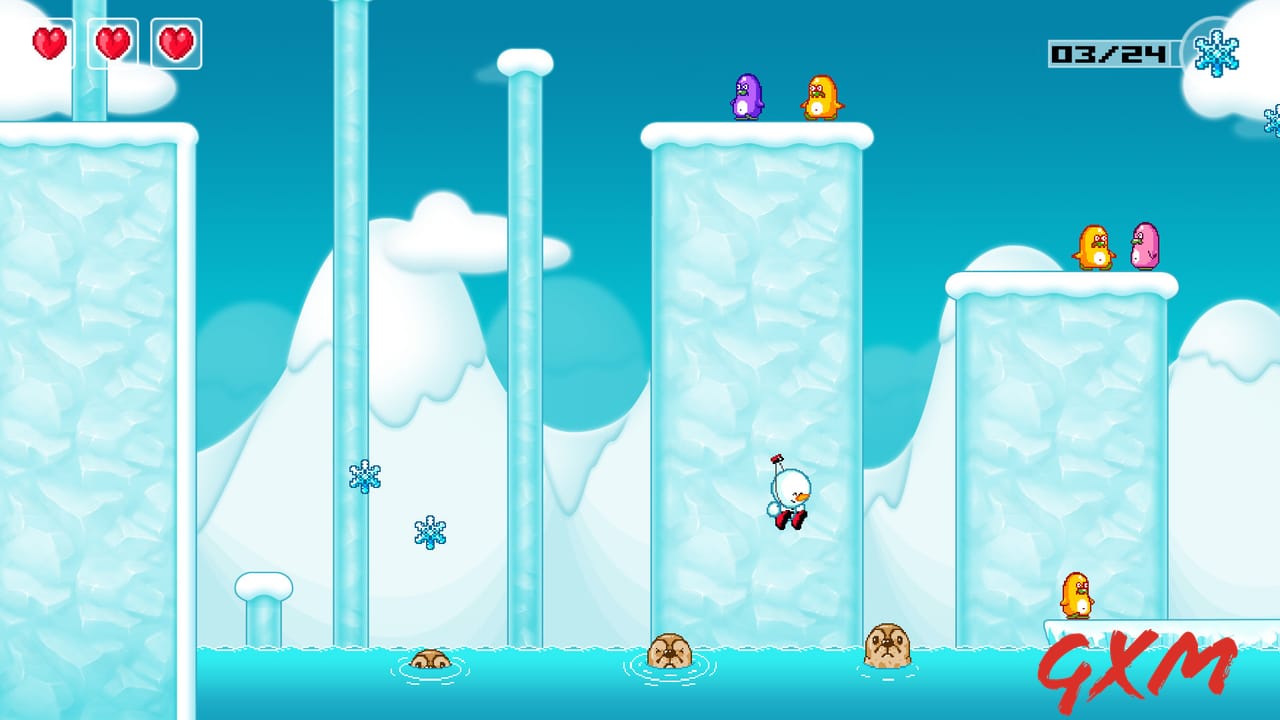
Task: Click the snowflake at the right screen edge
Action: coord(1272,120)
